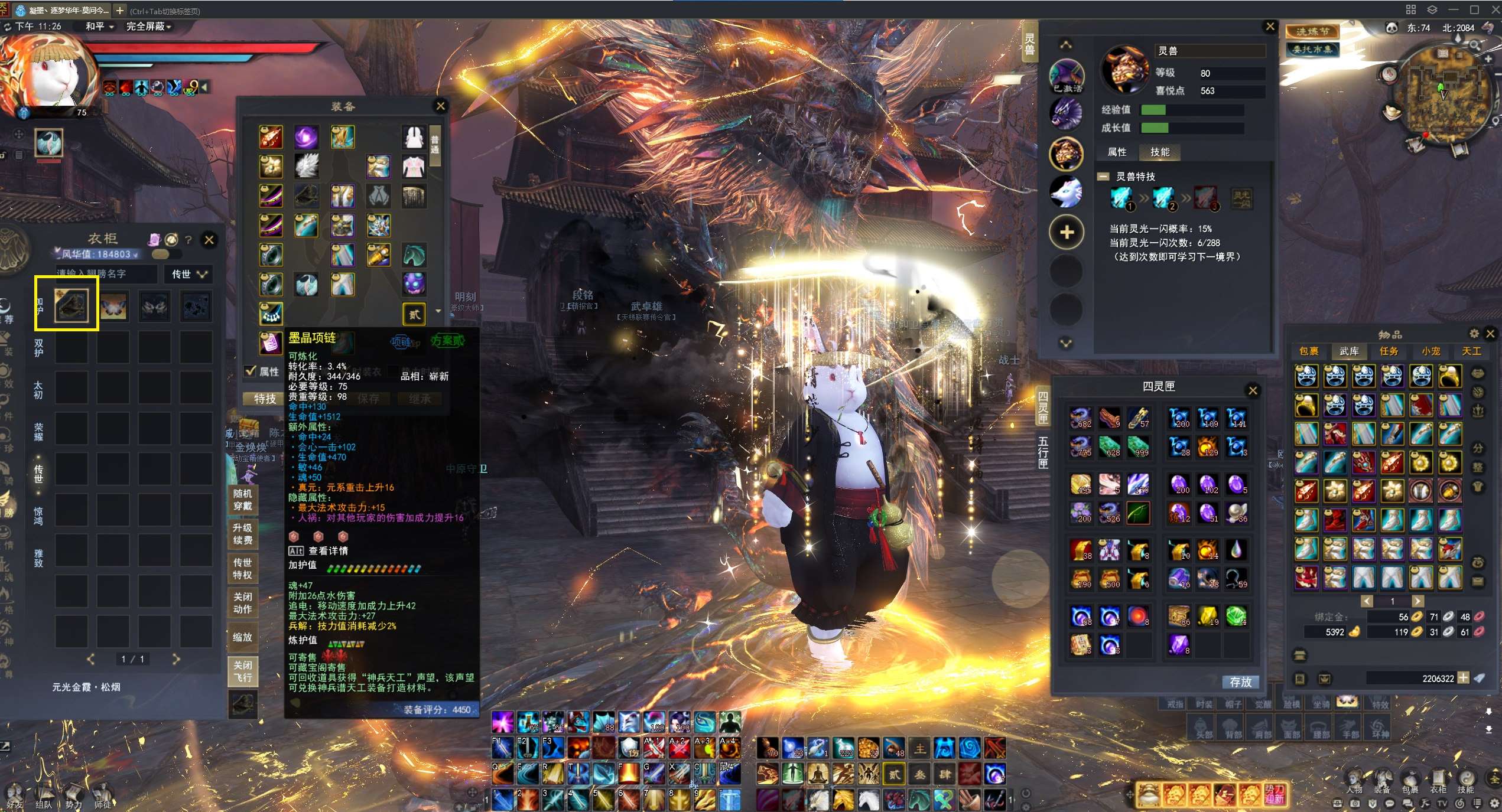The height and width of the screenshot is (812, 1502).
Task: Click the wing name search field
Action: pos(106,274)
